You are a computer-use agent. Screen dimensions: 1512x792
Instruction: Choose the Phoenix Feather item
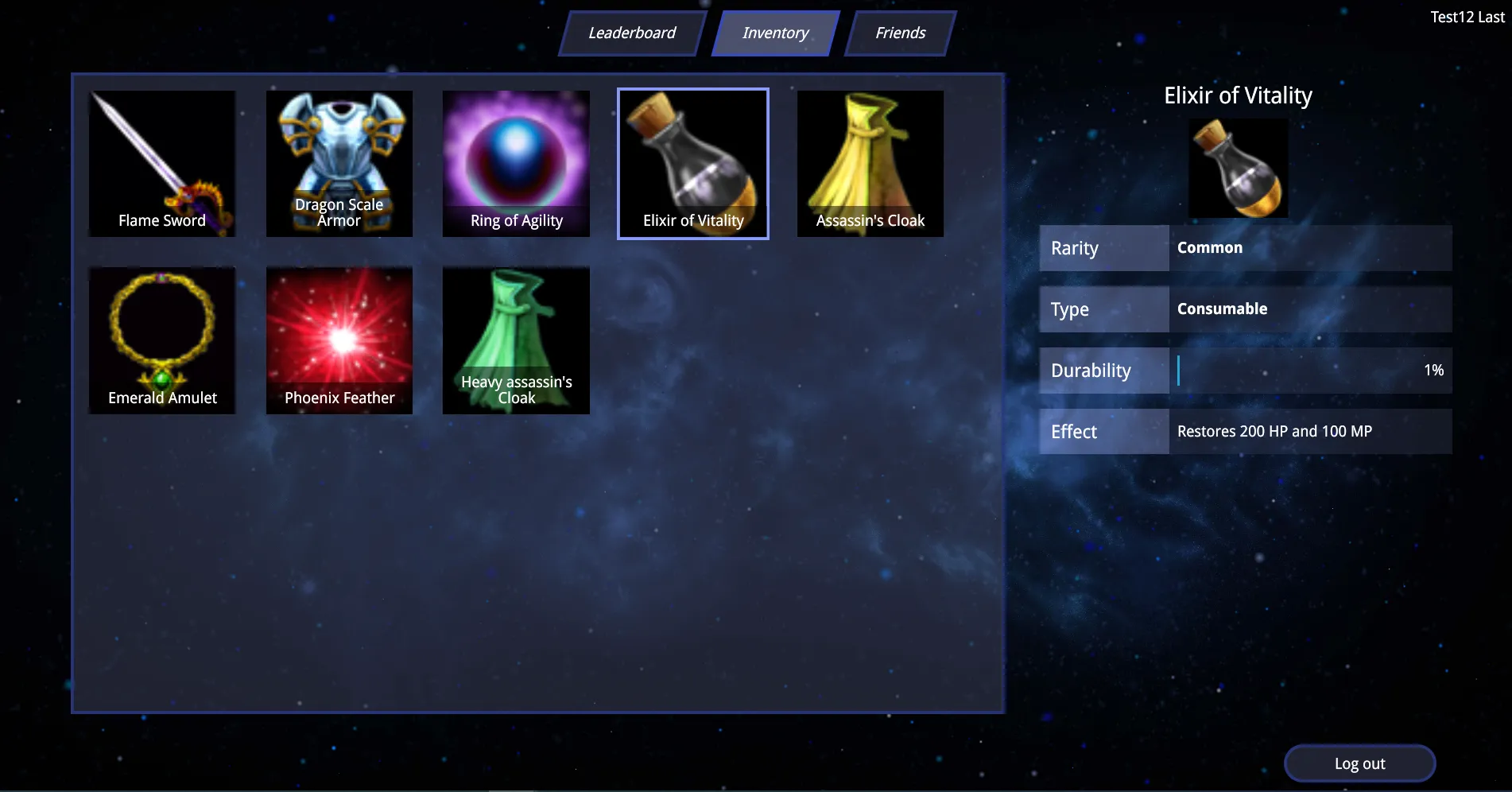point(339,340)
